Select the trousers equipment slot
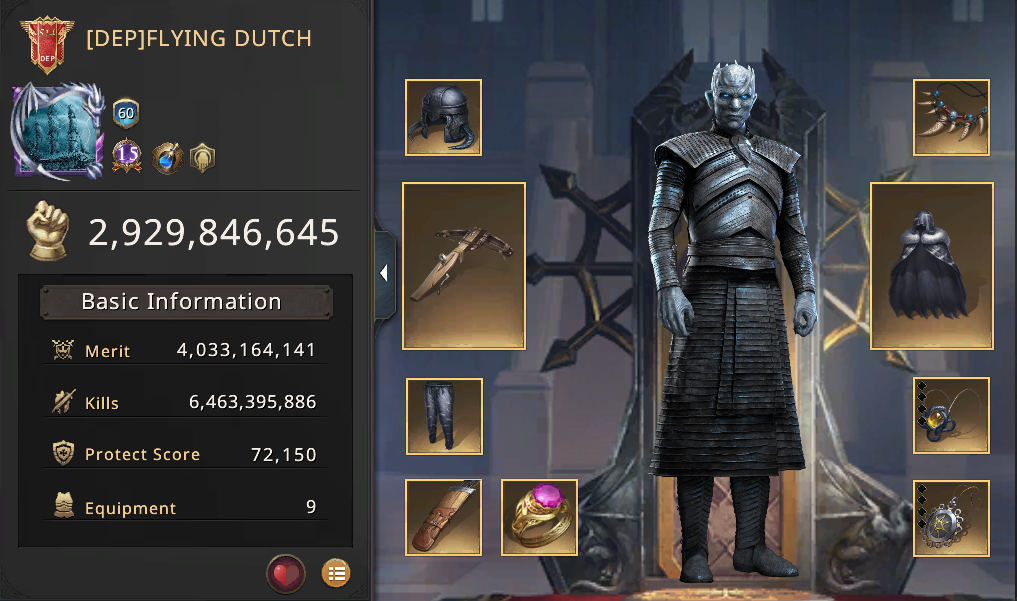1017x601 pixels. (x=444, y=416)
